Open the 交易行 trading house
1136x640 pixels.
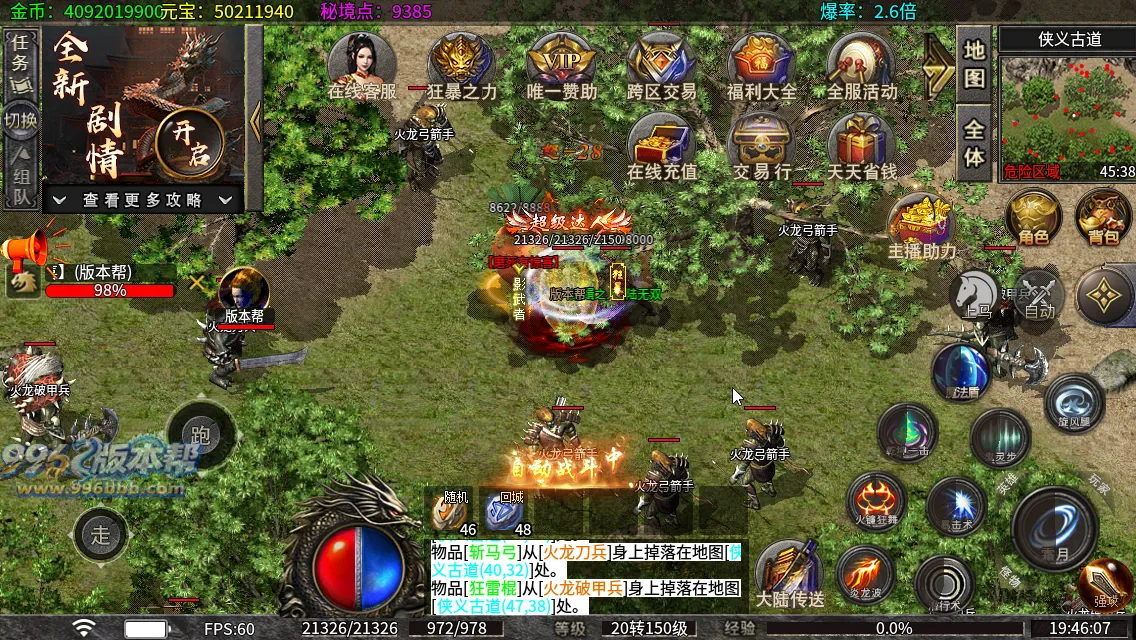tap(761, 145)
